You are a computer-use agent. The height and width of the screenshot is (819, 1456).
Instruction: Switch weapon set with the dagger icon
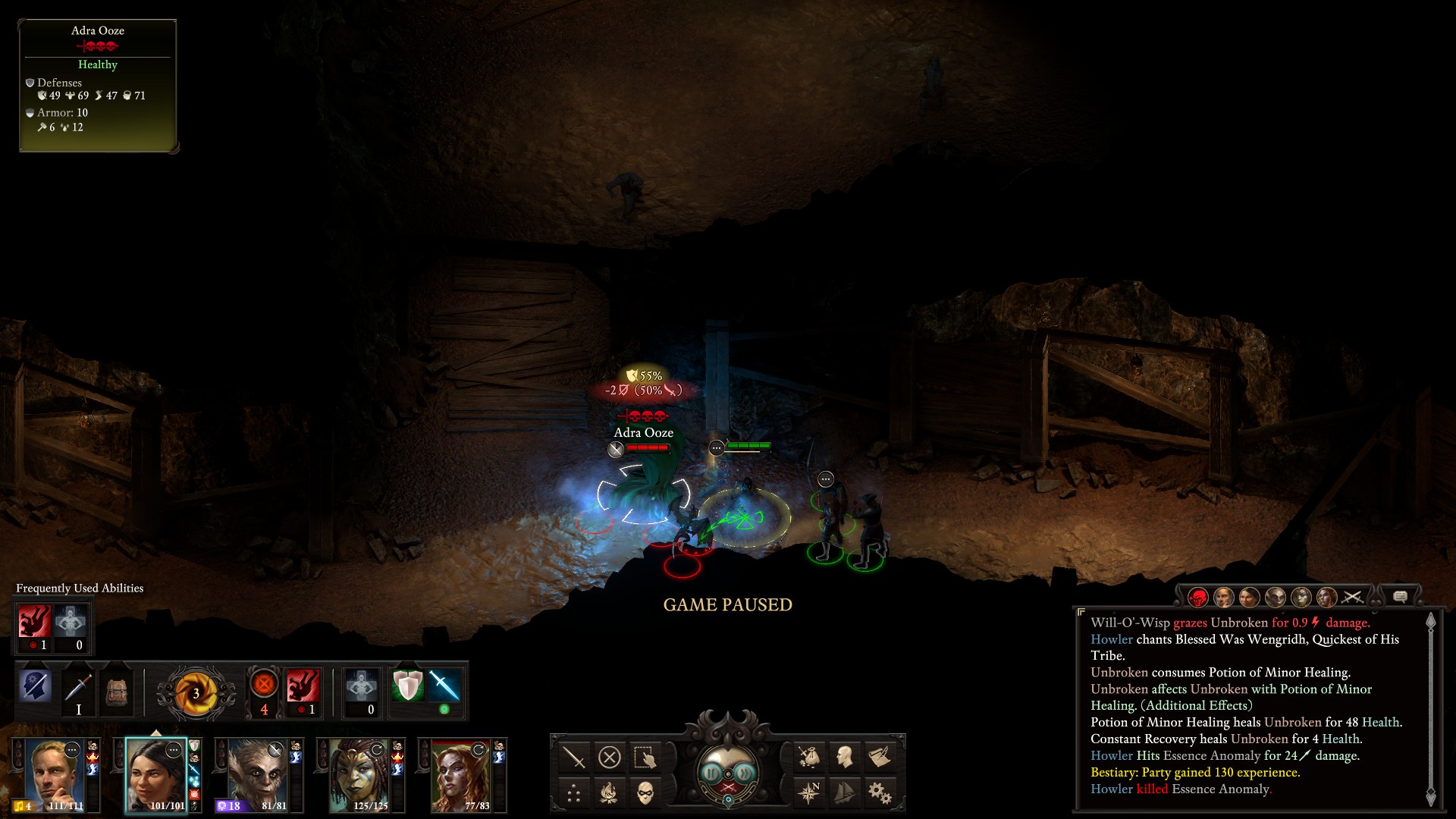(79, 690)
